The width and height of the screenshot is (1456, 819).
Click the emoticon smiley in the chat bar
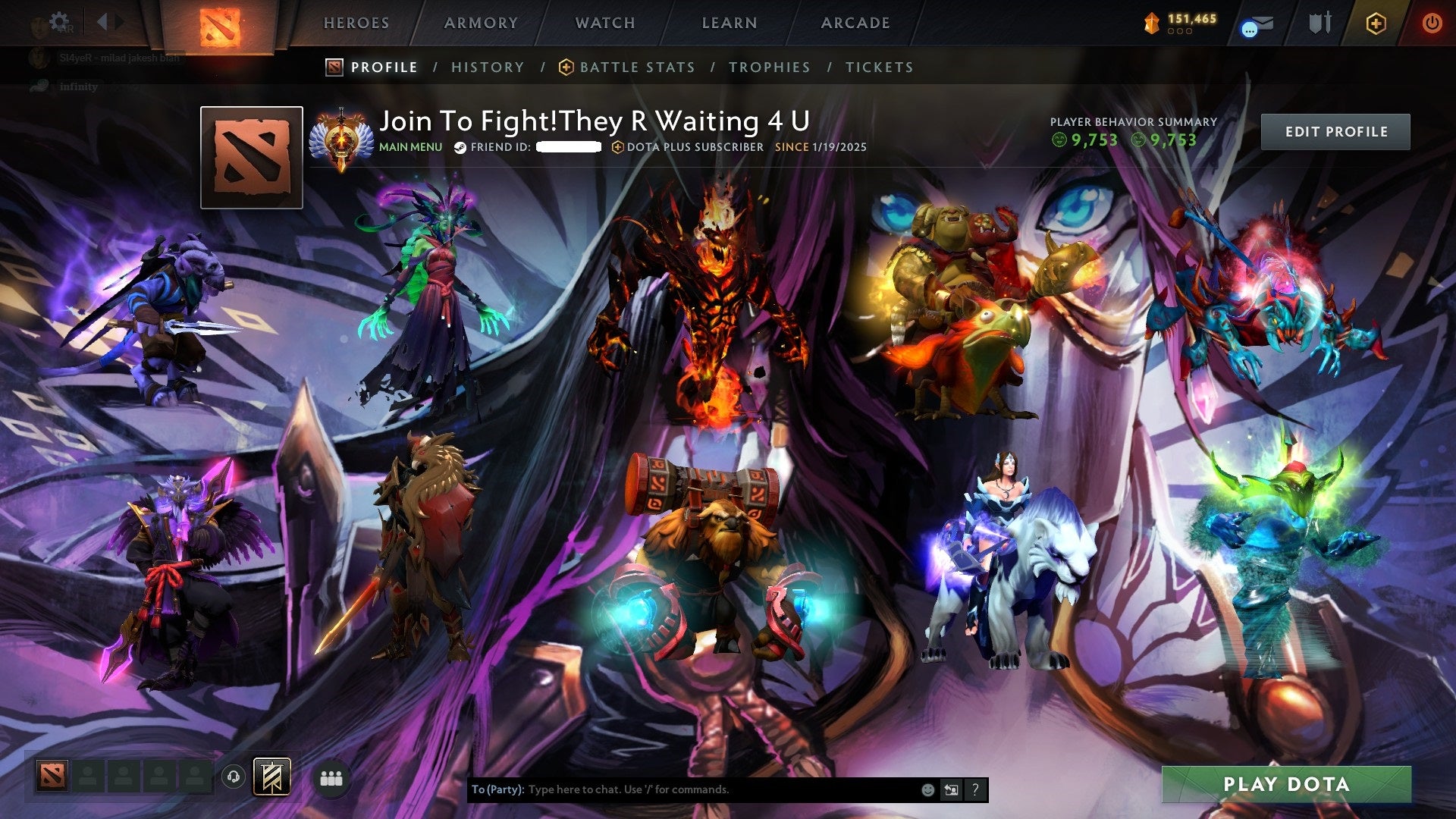coord(927,789)
